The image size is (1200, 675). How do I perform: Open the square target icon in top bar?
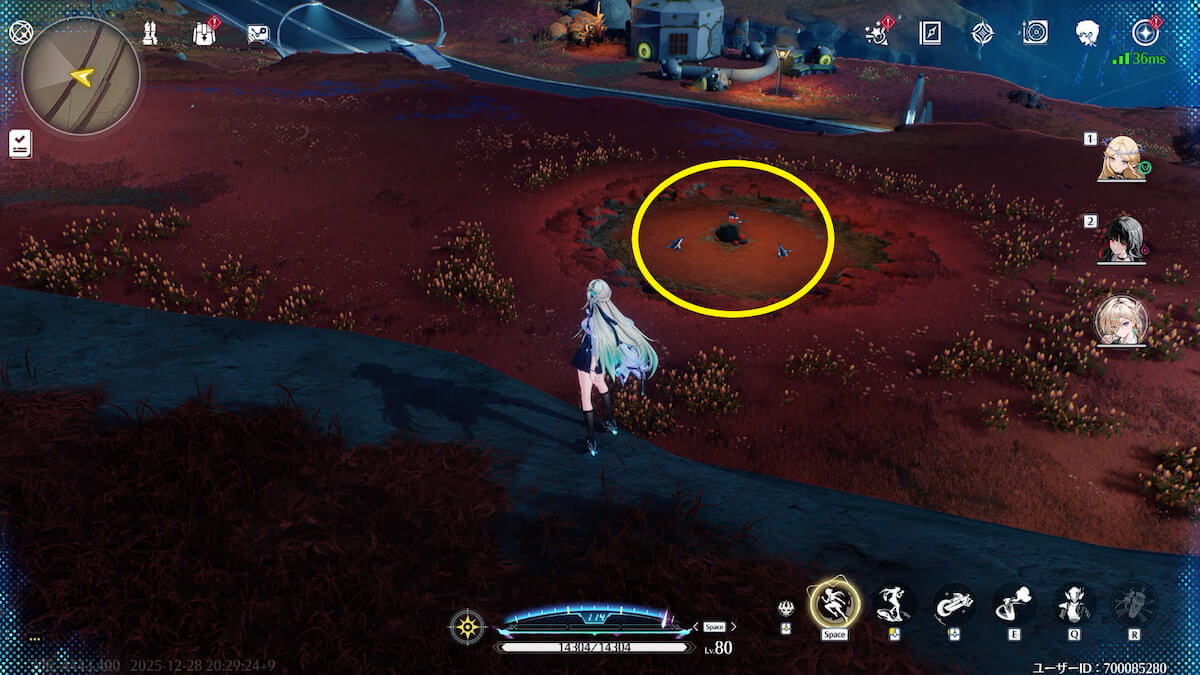click(1035, 33)
